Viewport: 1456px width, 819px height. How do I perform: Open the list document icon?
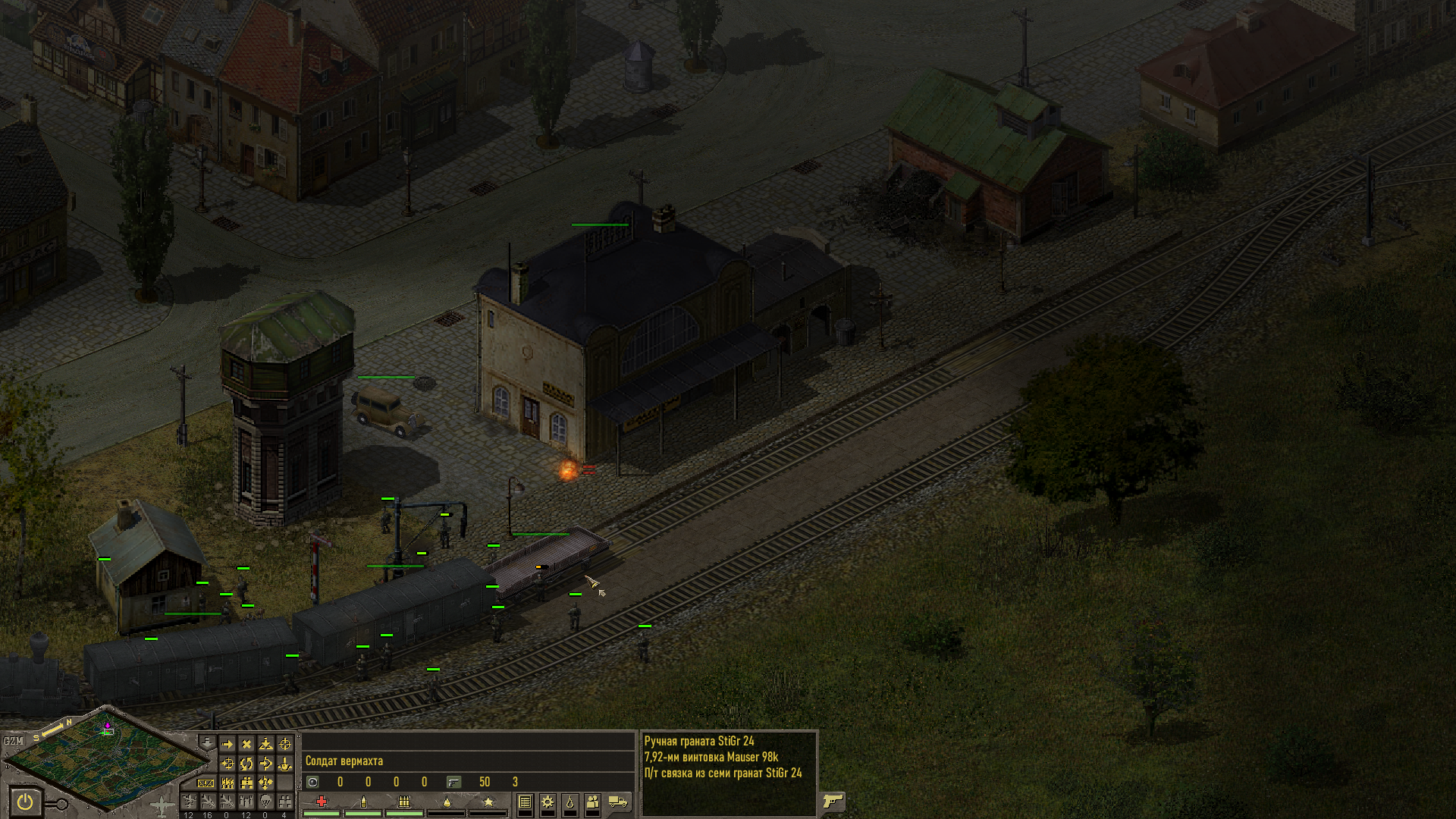pyautogui.click(x=525, y=802)
